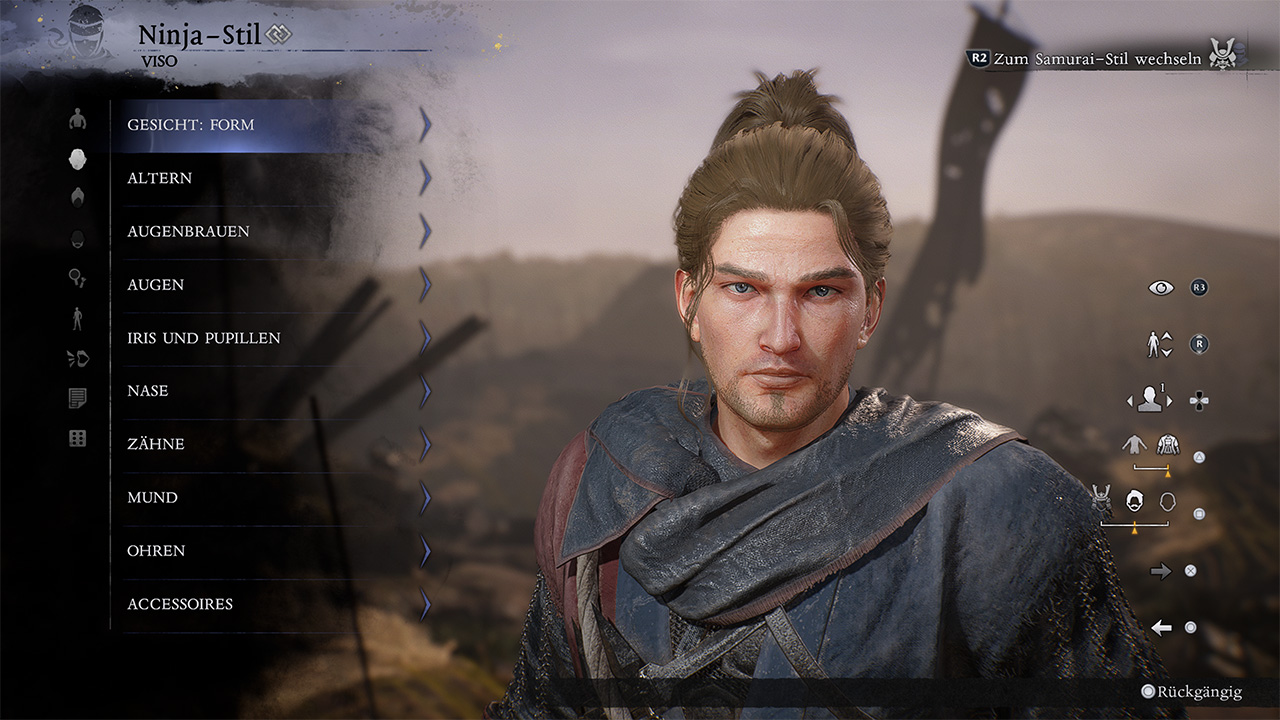Image resolution: width=1280 pixels, height=720 pixels.
Task: Open the facial hair category icon
Action: pos(77,239)
